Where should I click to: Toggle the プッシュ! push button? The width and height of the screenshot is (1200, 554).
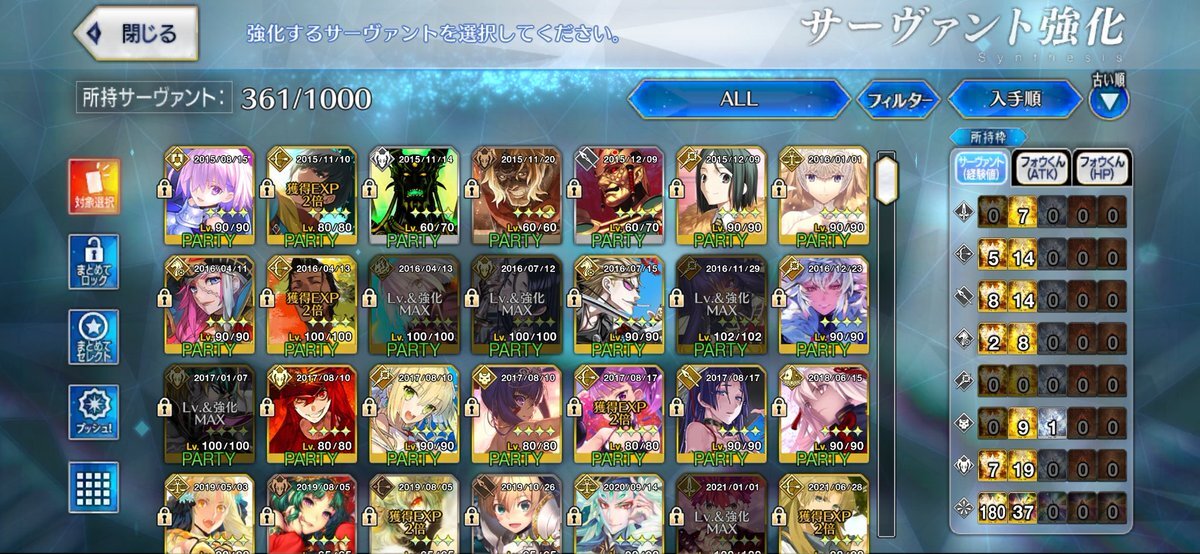point(95,412)
